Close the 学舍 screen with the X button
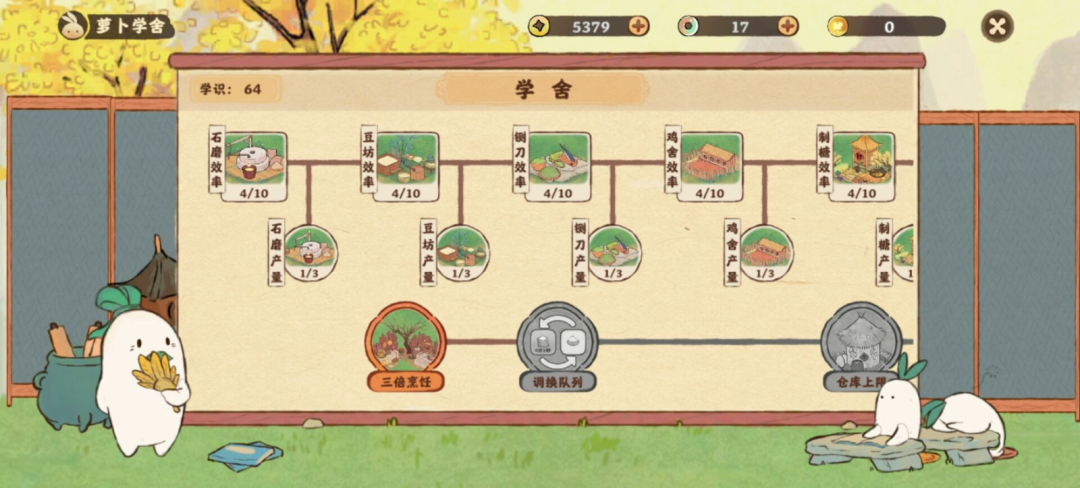This screenshot has width=1080, height=488. click(x=997, y=26)
